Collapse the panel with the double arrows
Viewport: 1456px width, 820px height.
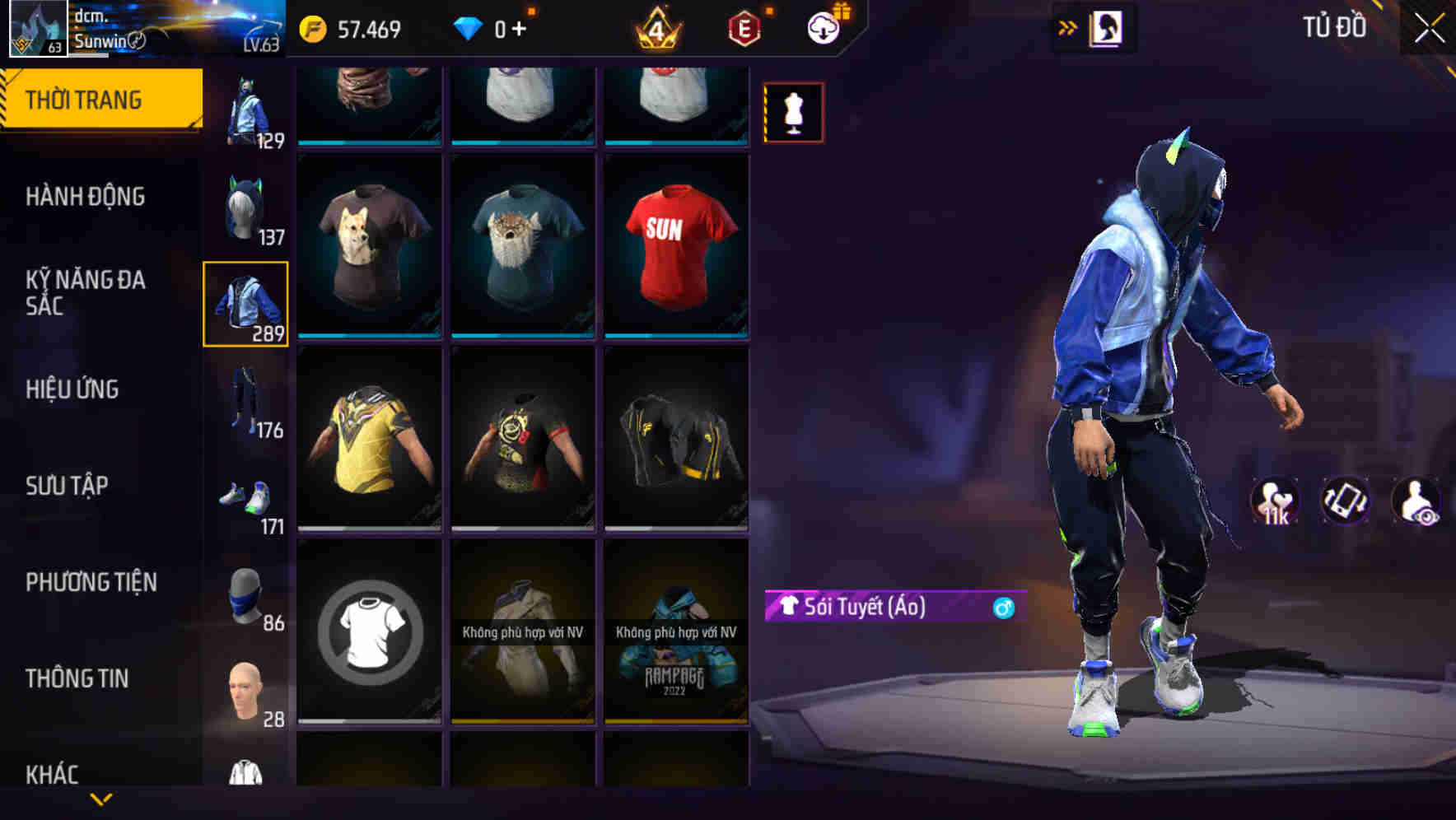pyautogui.click(x=1069, y=27)
